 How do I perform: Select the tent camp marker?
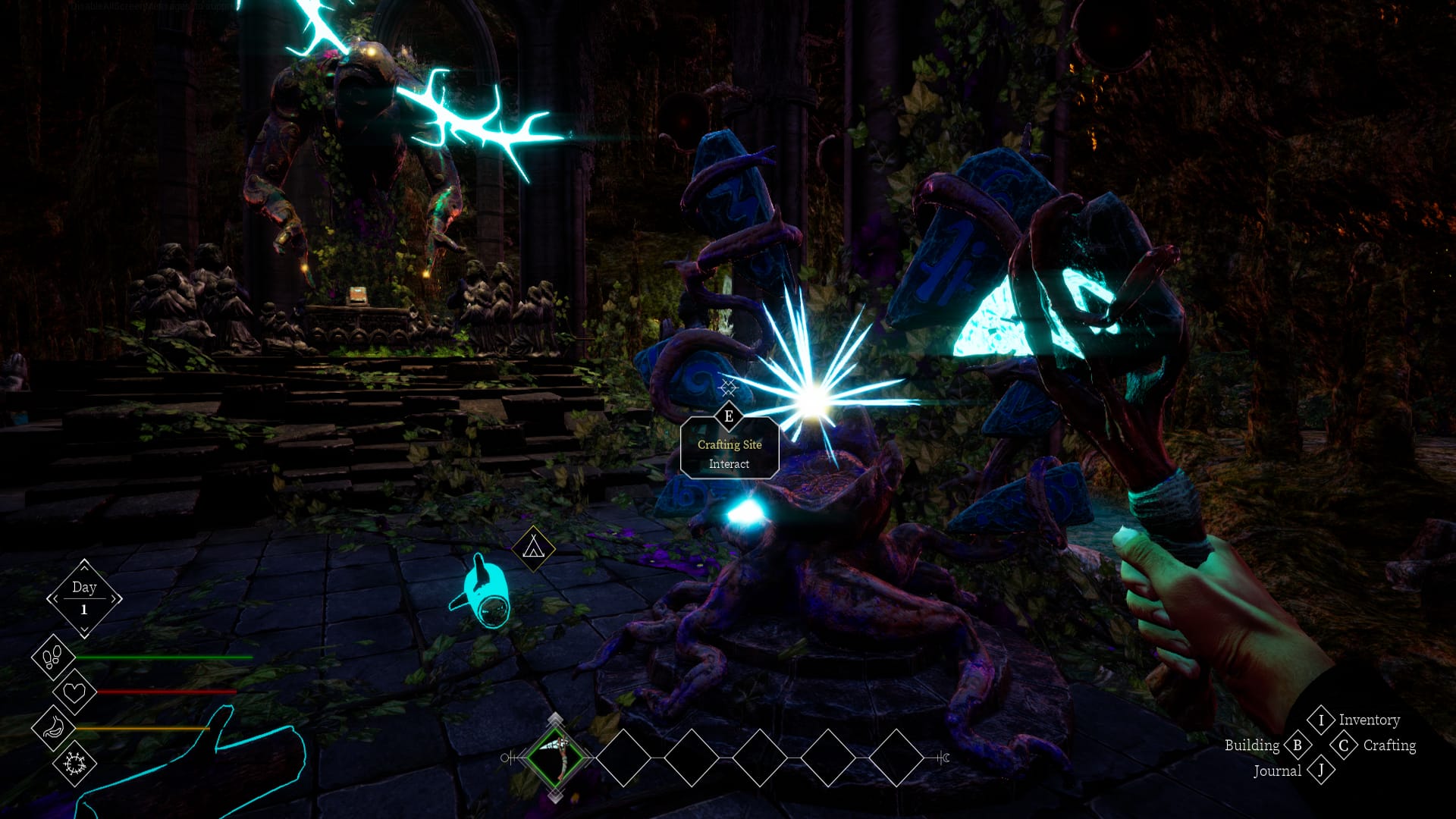[533, 547]
